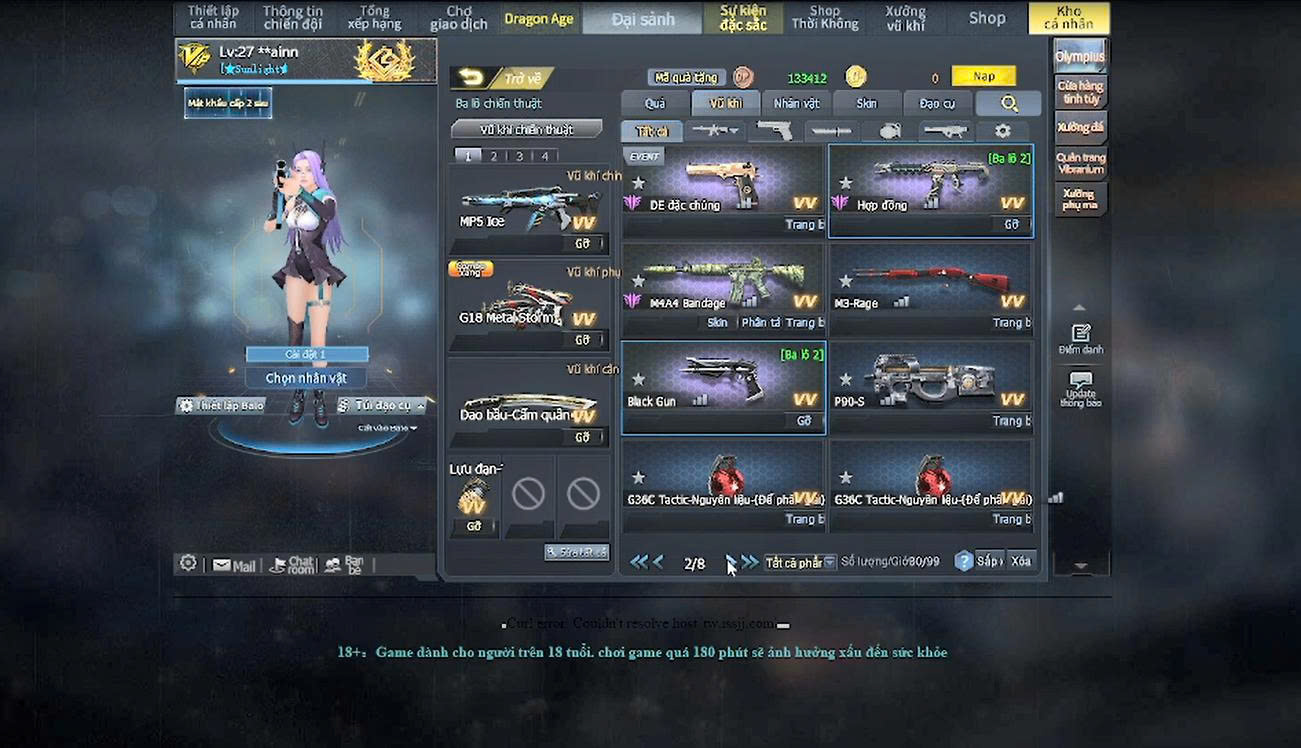Open the Olympius side menu entry
This screenshot has height=748, width=1301.
1080,56
